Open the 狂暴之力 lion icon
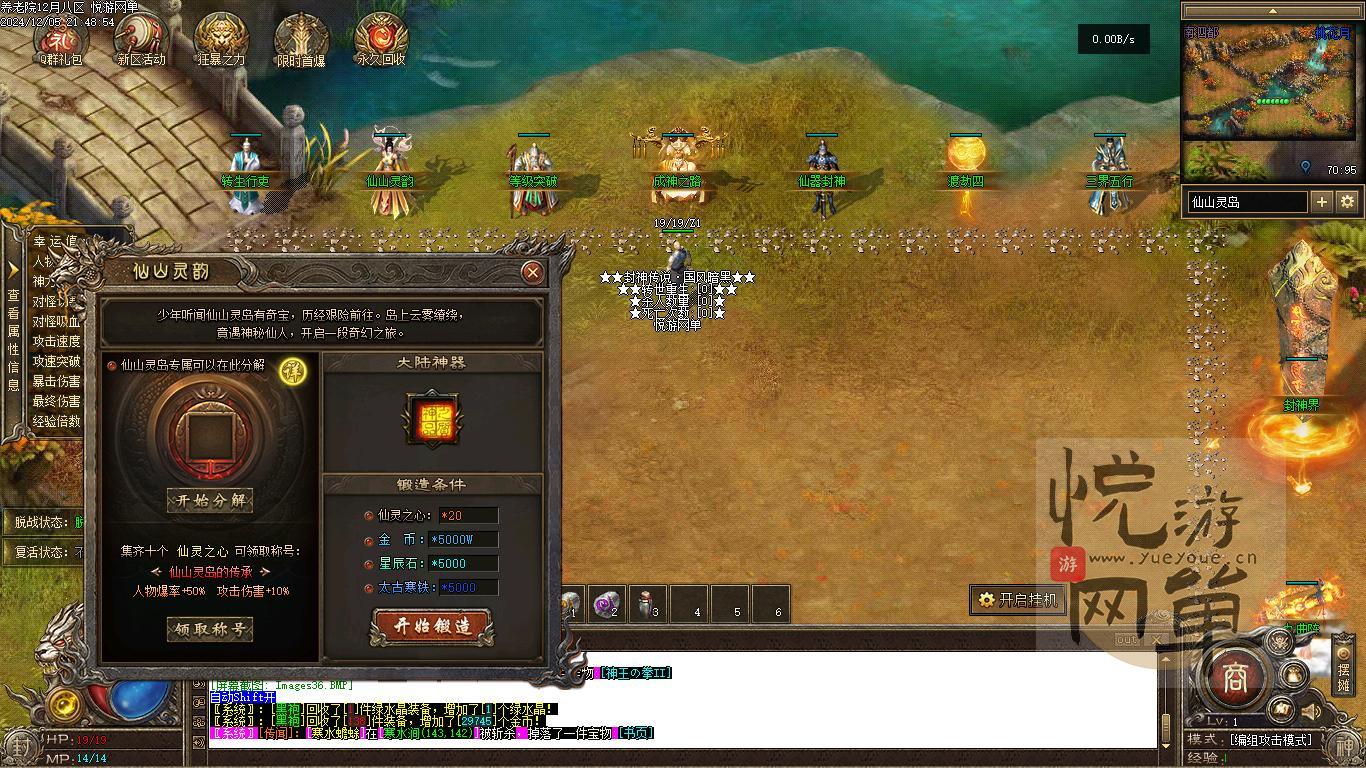The image size is (1366, 768). [x=221, y=40]
